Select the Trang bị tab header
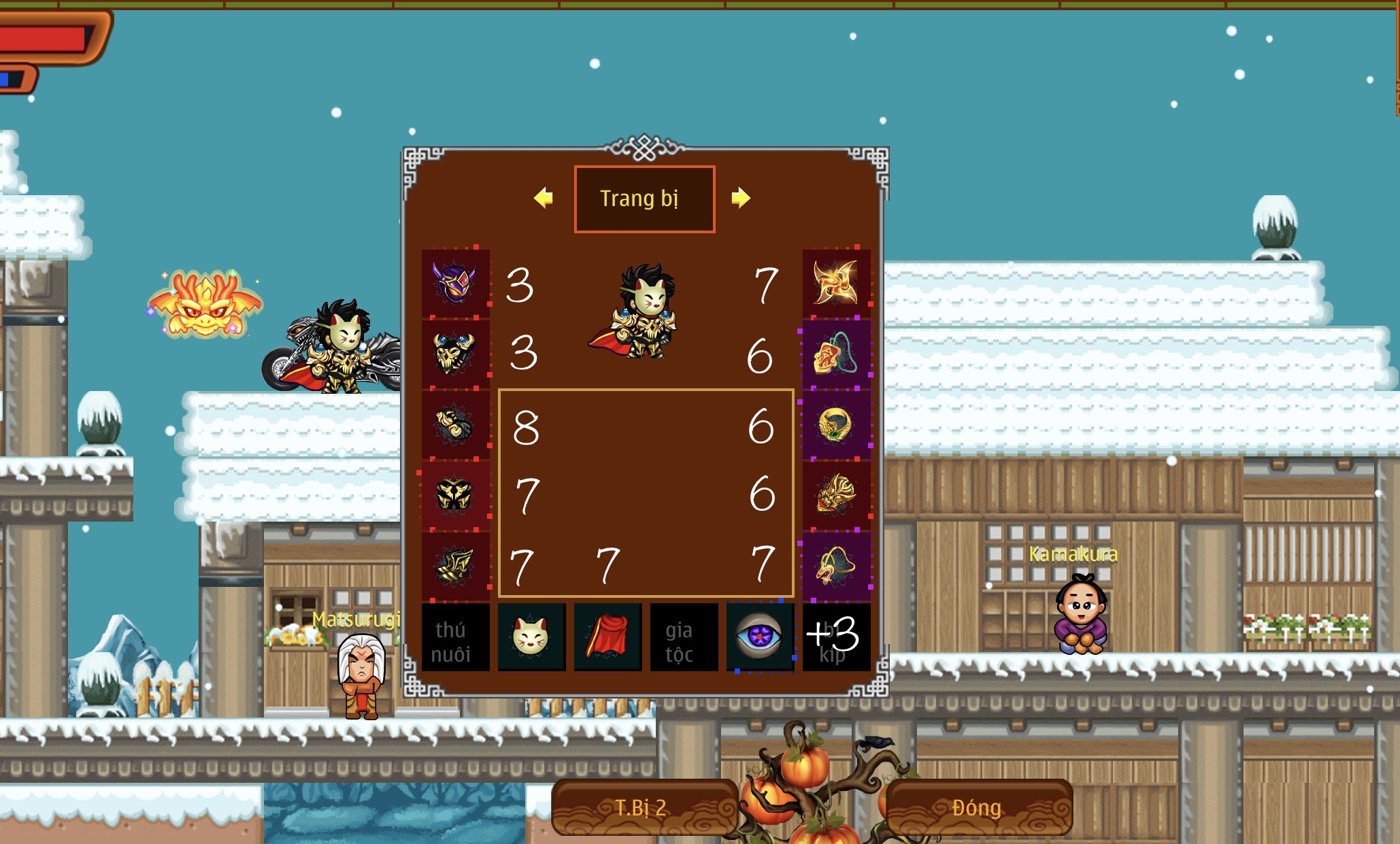This screenshot has height=844, width=1400. coord(644,199)
